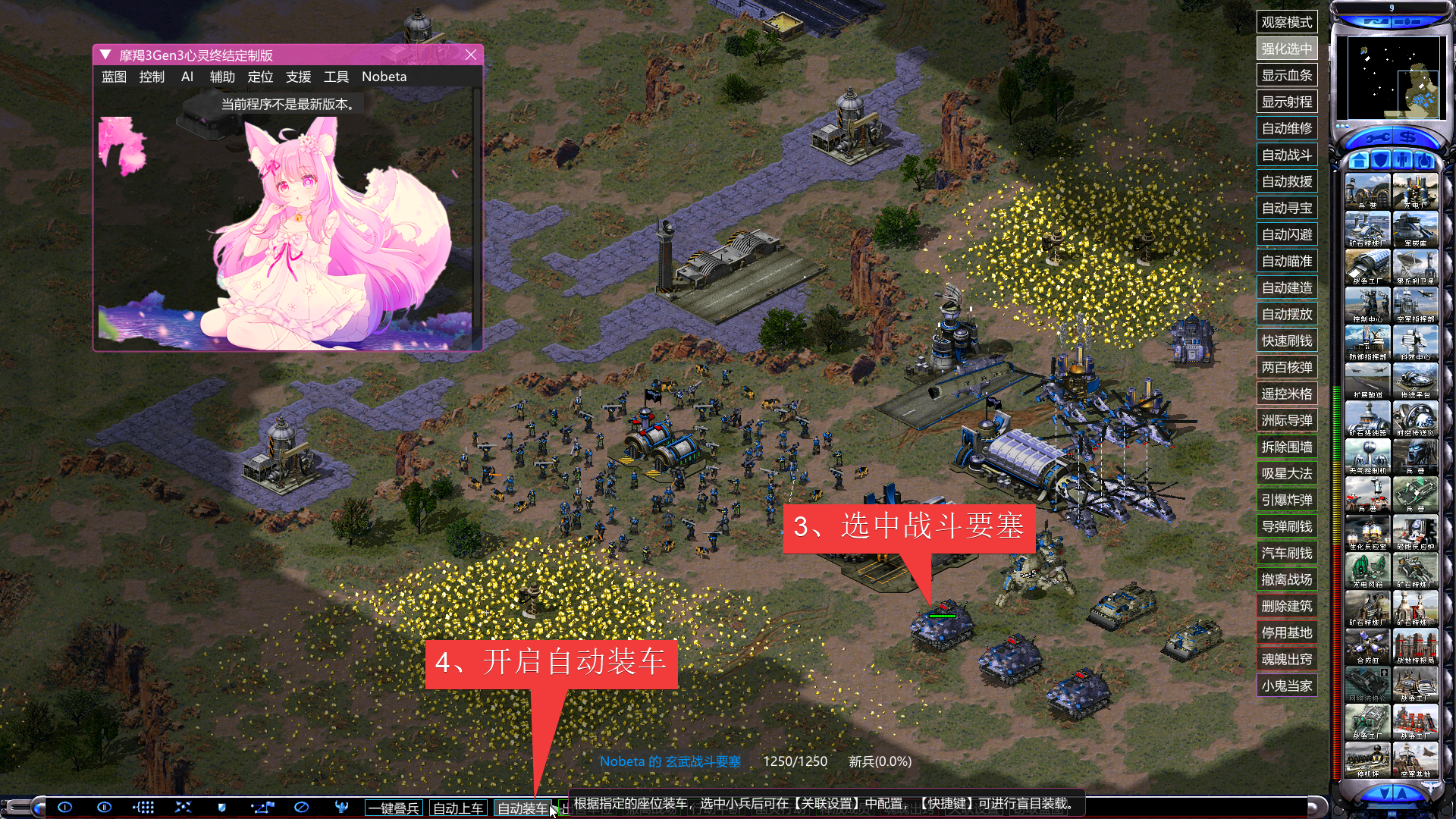Open the Nobeta menu in the trainer
The width and height of the screenshot is (1456, 819).
(384, 77)
